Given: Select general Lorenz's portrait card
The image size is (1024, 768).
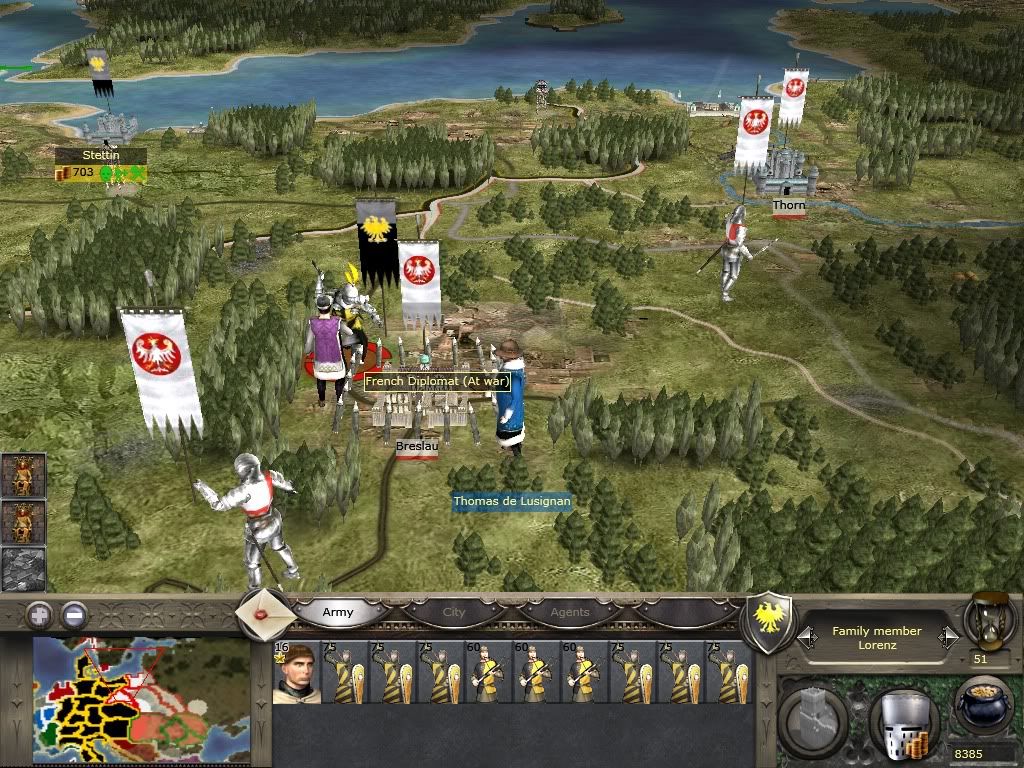Looking at the screenshot, I should pyautogui.click(x=296, y=673).
